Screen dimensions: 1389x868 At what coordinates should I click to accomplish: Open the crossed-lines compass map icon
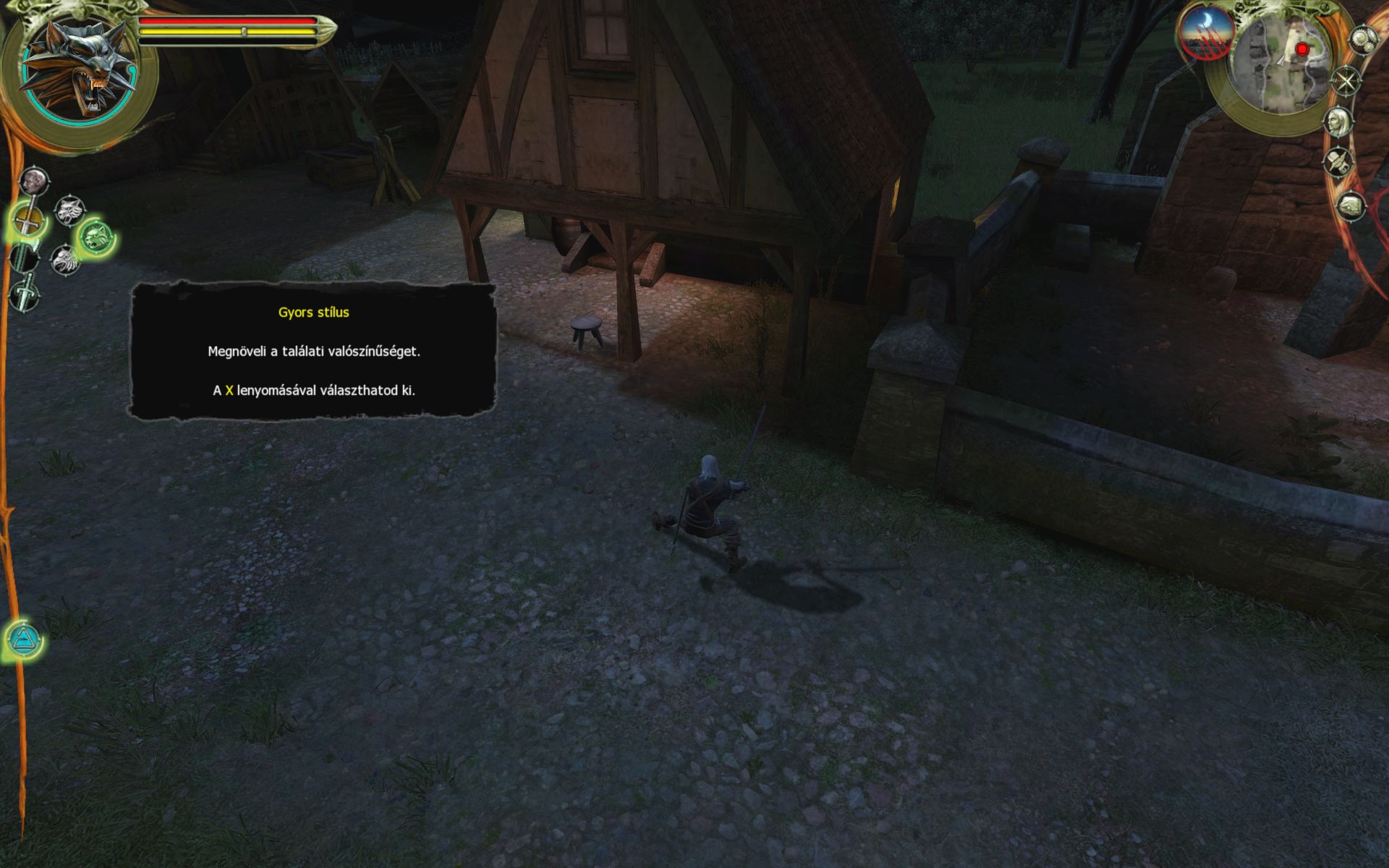1347,80
